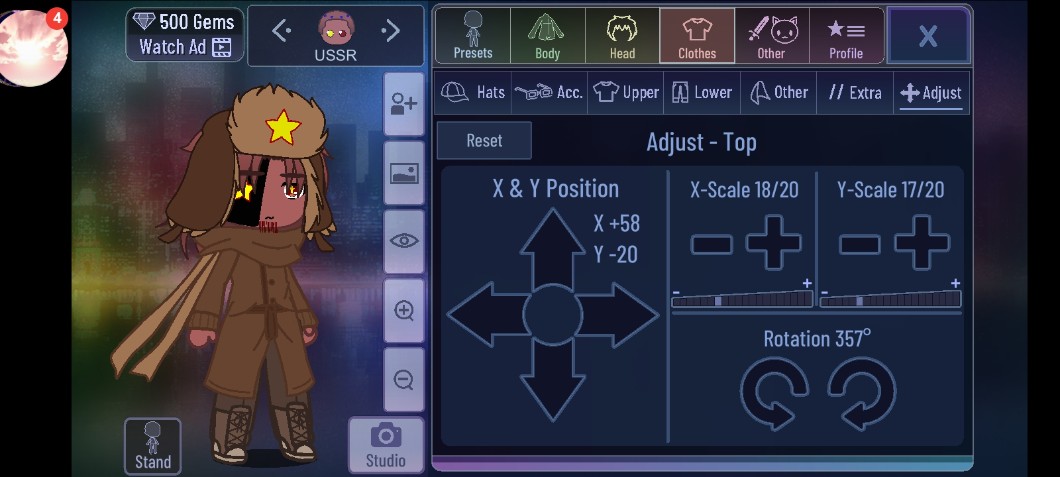Switch to the Body tab

pos(547,36)
